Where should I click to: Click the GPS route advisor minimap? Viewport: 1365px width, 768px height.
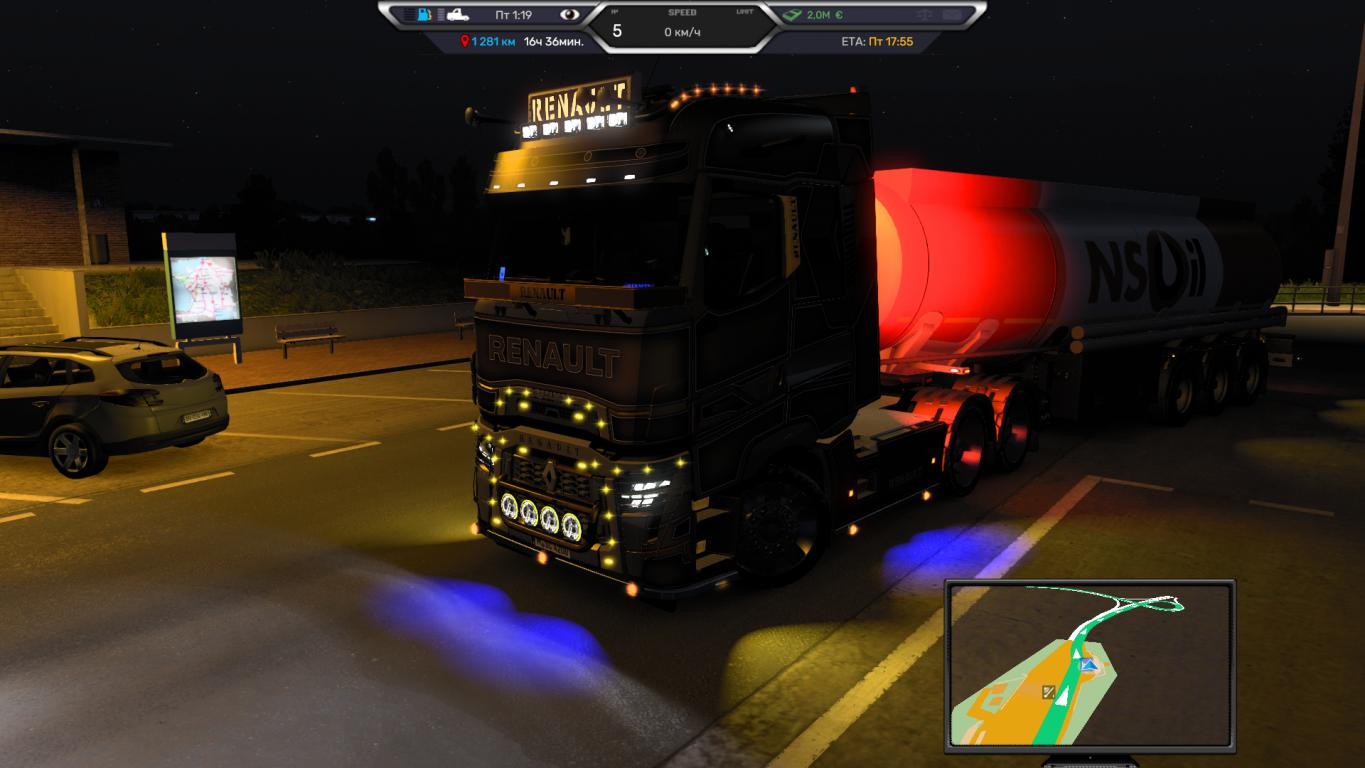(1090, 664)
